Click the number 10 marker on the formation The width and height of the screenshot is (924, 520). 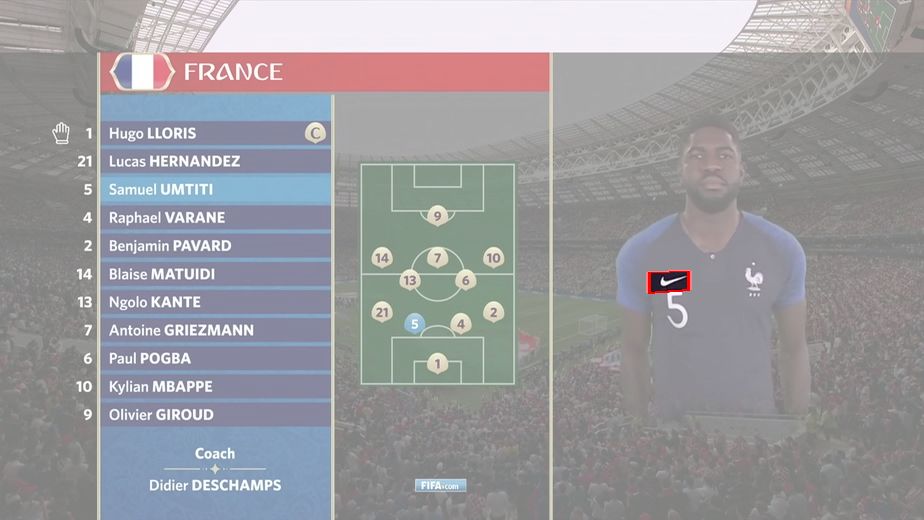493,258
